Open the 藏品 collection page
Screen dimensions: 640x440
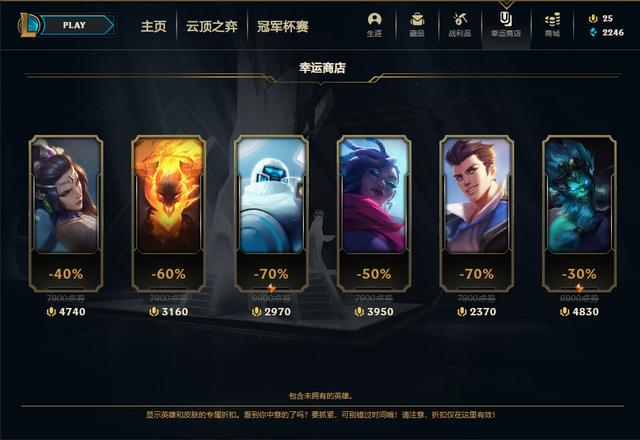pos(417,24)
